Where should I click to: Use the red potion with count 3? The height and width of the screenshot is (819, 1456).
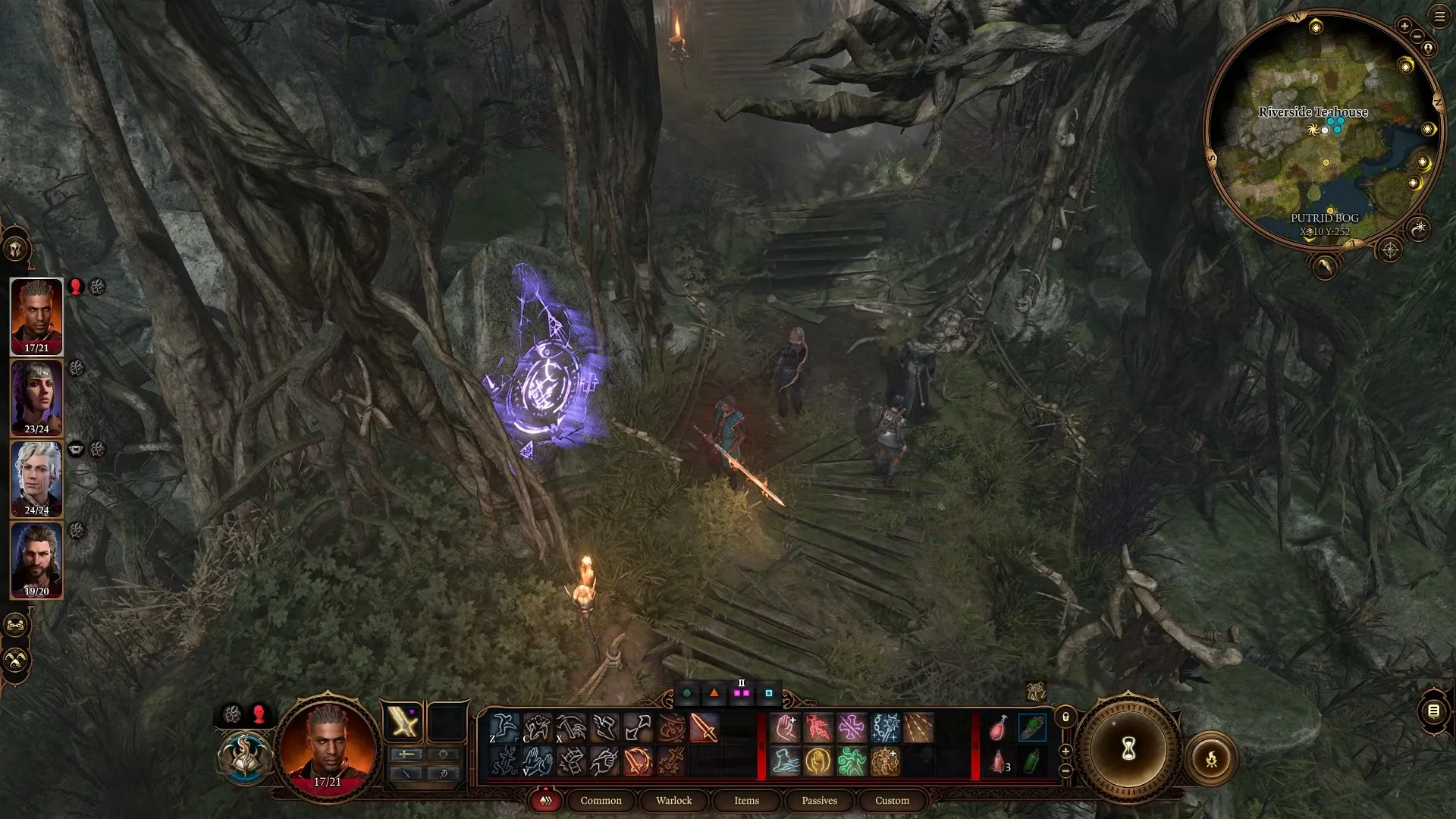point(999,761)
